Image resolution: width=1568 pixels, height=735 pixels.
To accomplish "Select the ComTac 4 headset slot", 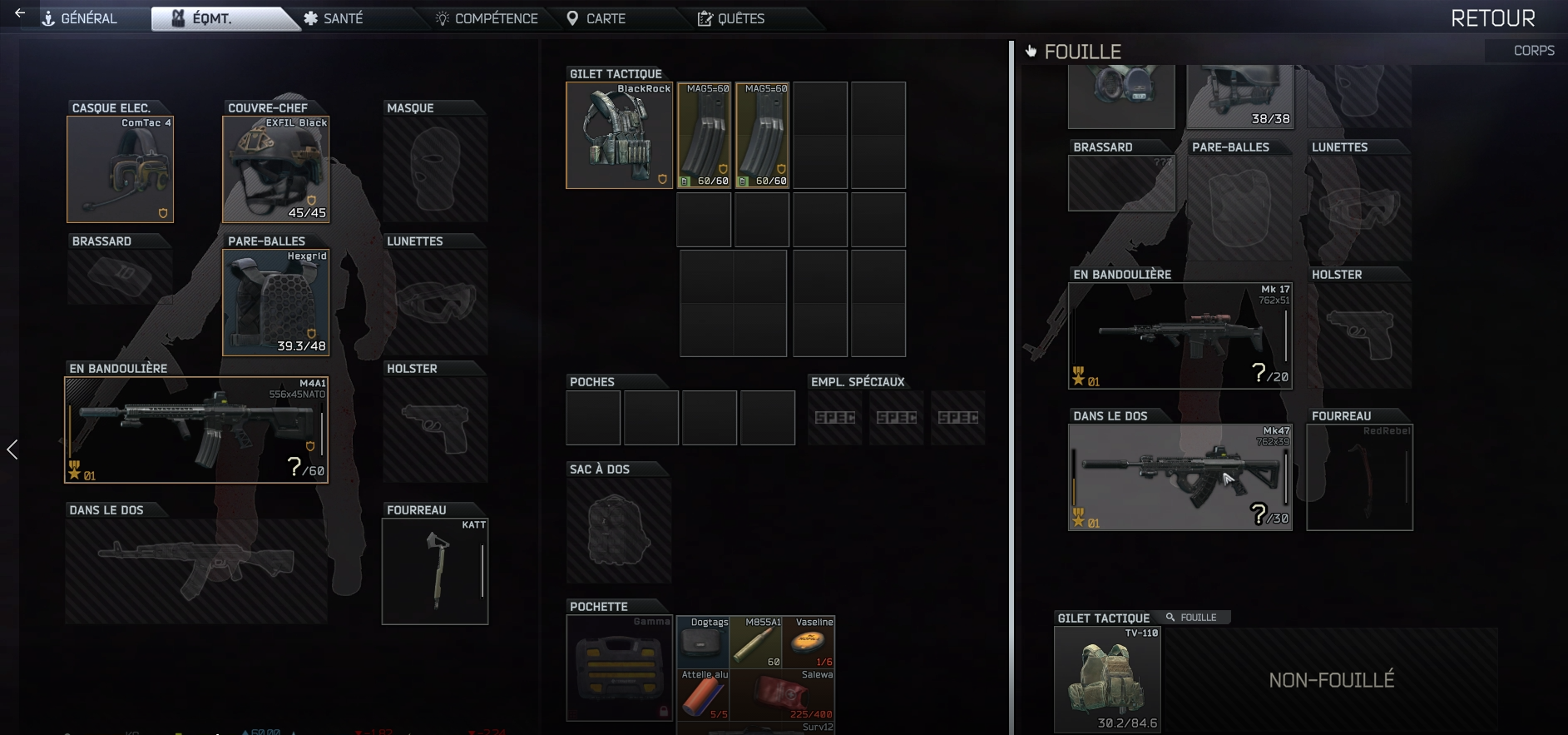I will [x=121, y=170].
